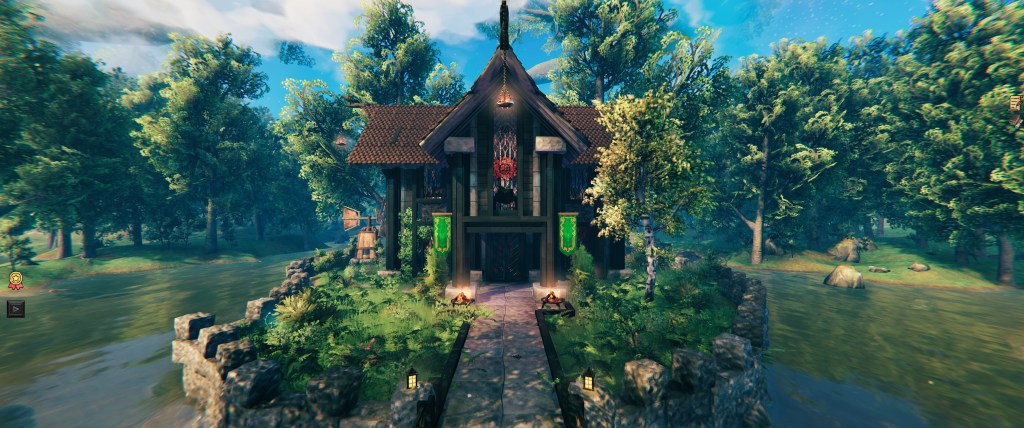
Task: Open the parchment scroll notes icon
Action: tap(1017, 104)
